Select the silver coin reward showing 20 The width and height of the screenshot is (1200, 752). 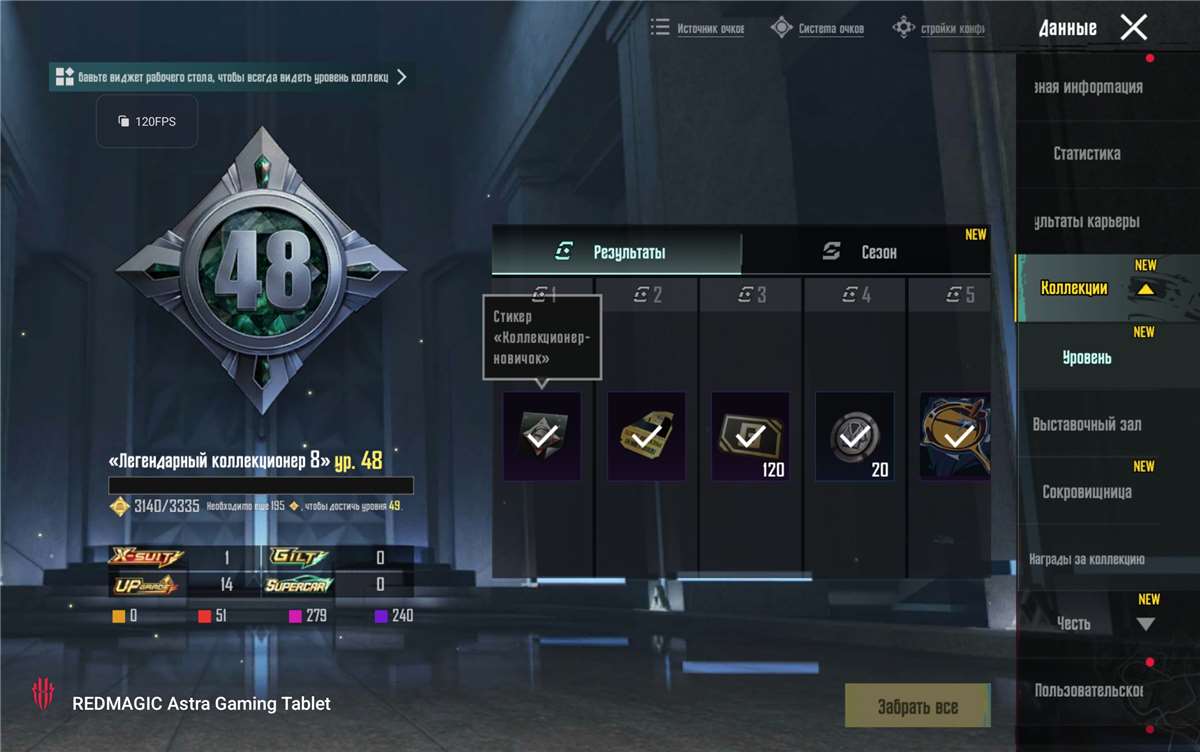tap(854, 436)
